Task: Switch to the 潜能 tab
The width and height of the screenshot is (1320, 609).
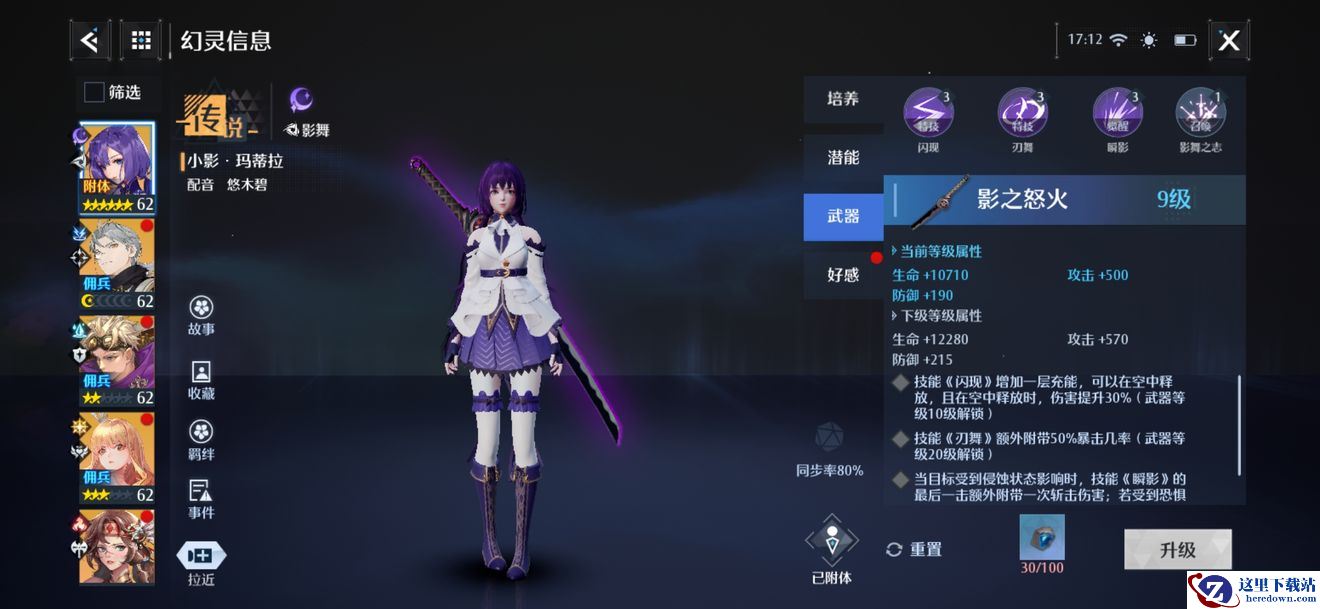Action: [x=843, y=158]
